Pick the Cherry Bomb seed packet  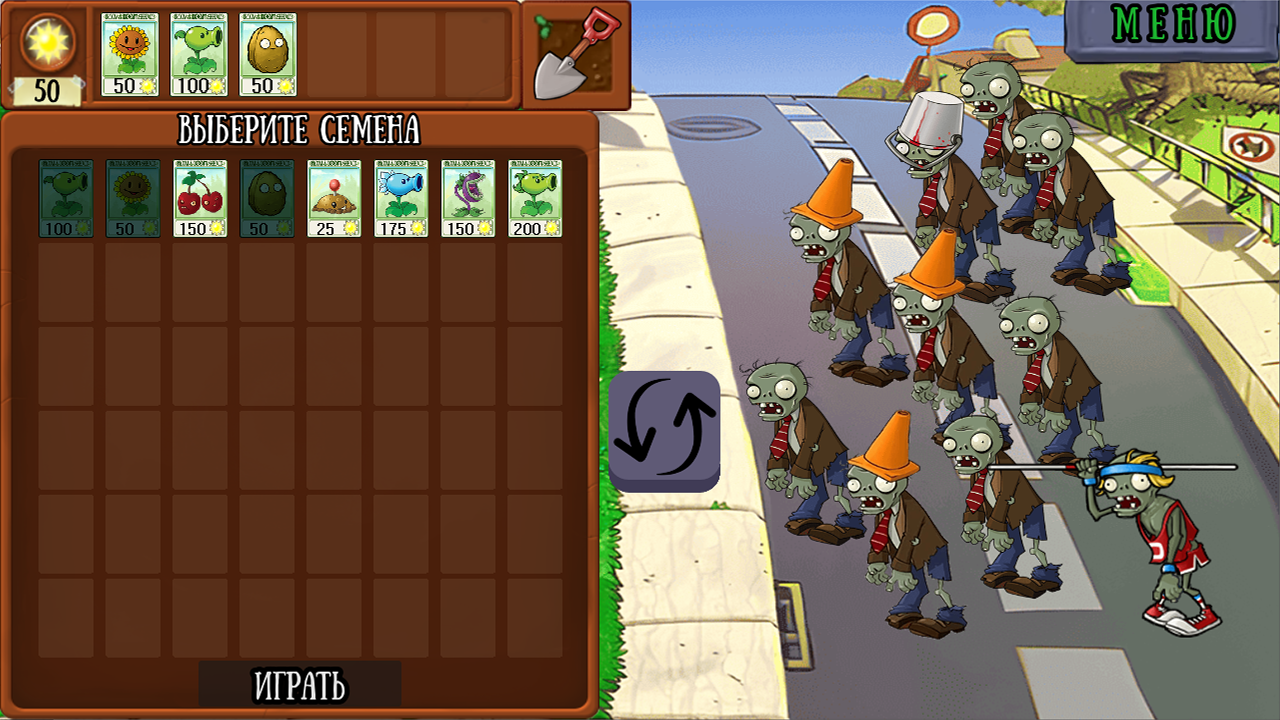point(200,200)
